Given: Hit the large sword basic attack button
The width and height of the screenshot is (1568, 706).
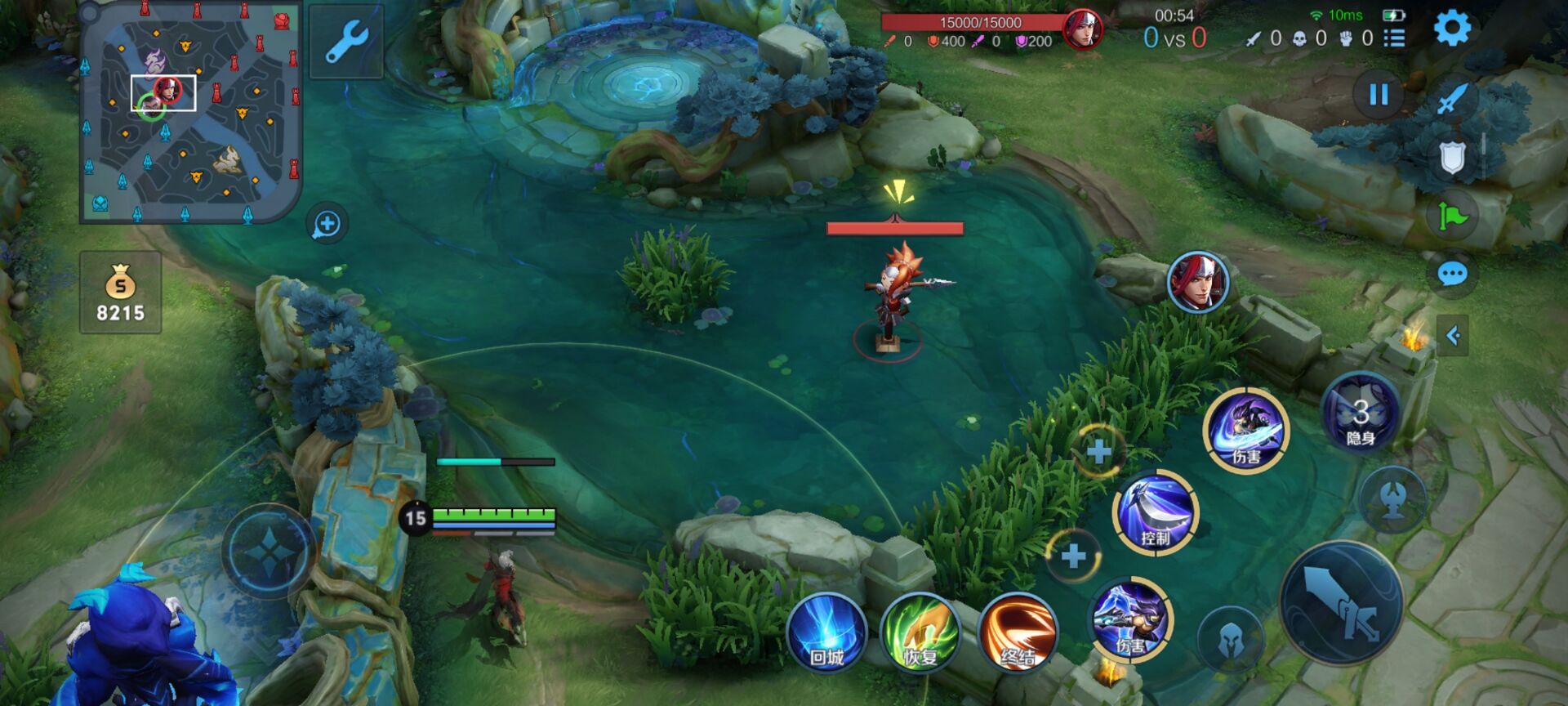Looking at the screenshot, I should click(x=1341, y=603).
